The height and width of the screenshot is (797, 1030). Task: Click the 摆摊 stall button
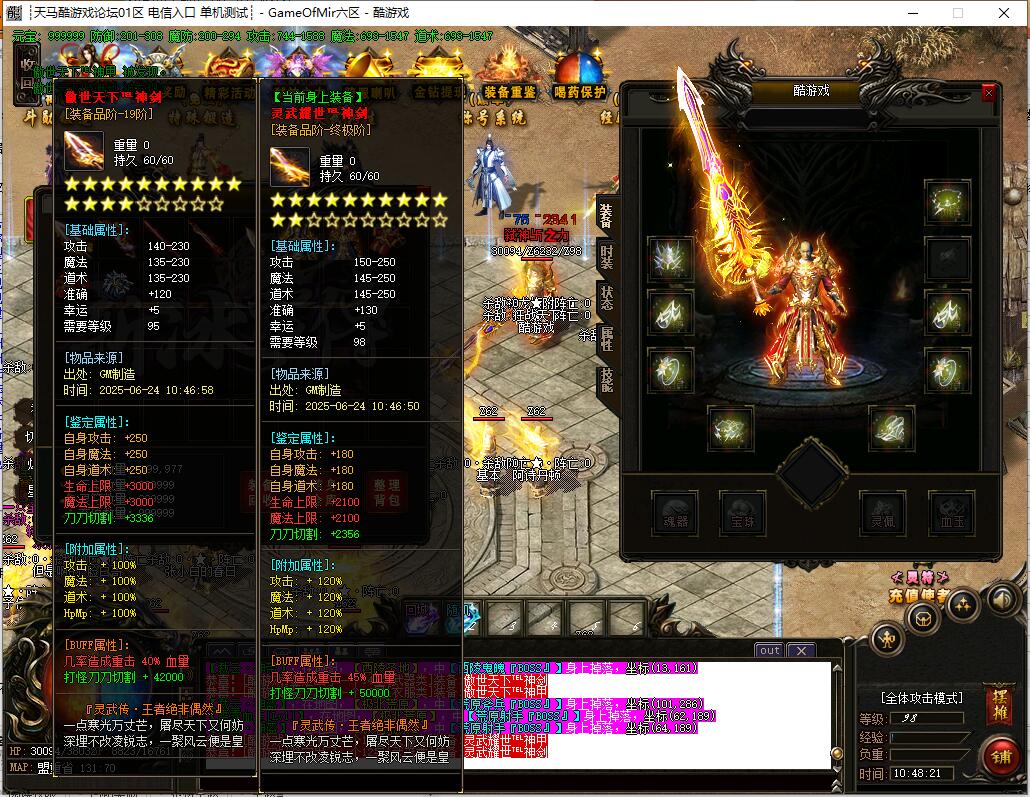click(x=999, y=699)
